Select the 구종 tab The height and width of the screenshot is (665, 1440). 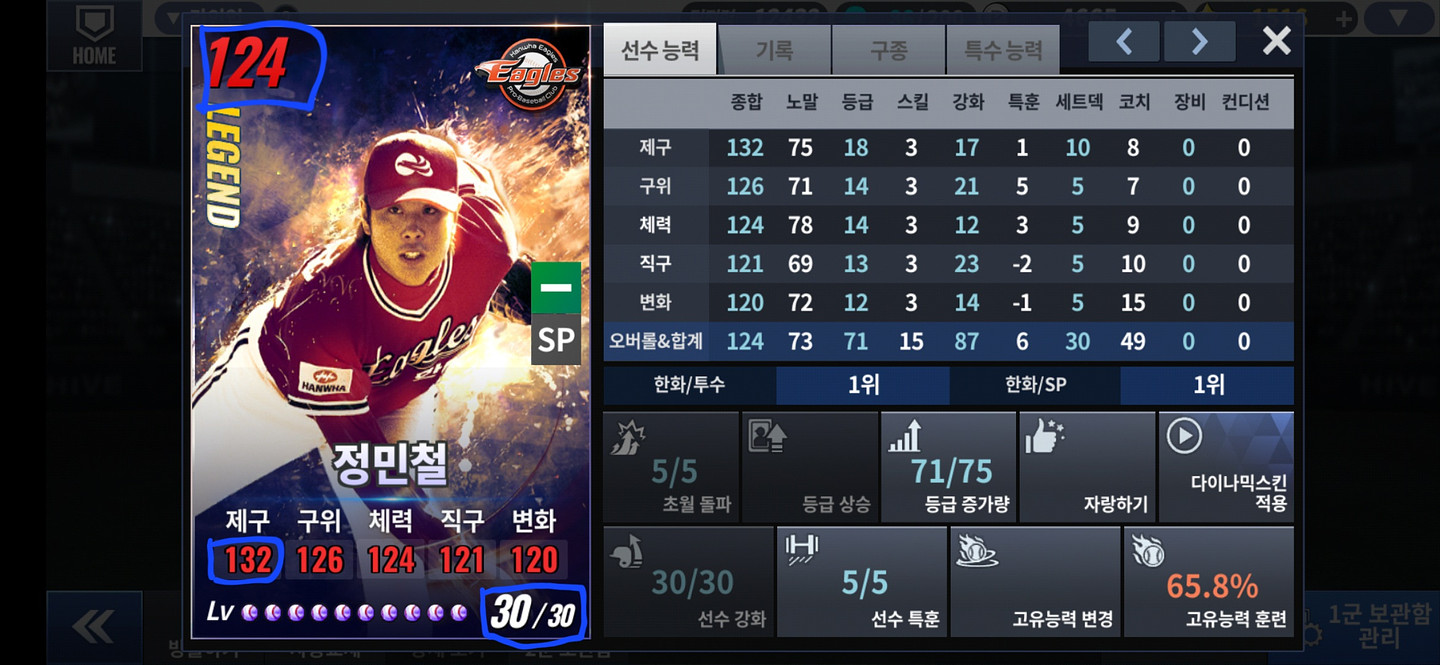click(x=889, y=49)
